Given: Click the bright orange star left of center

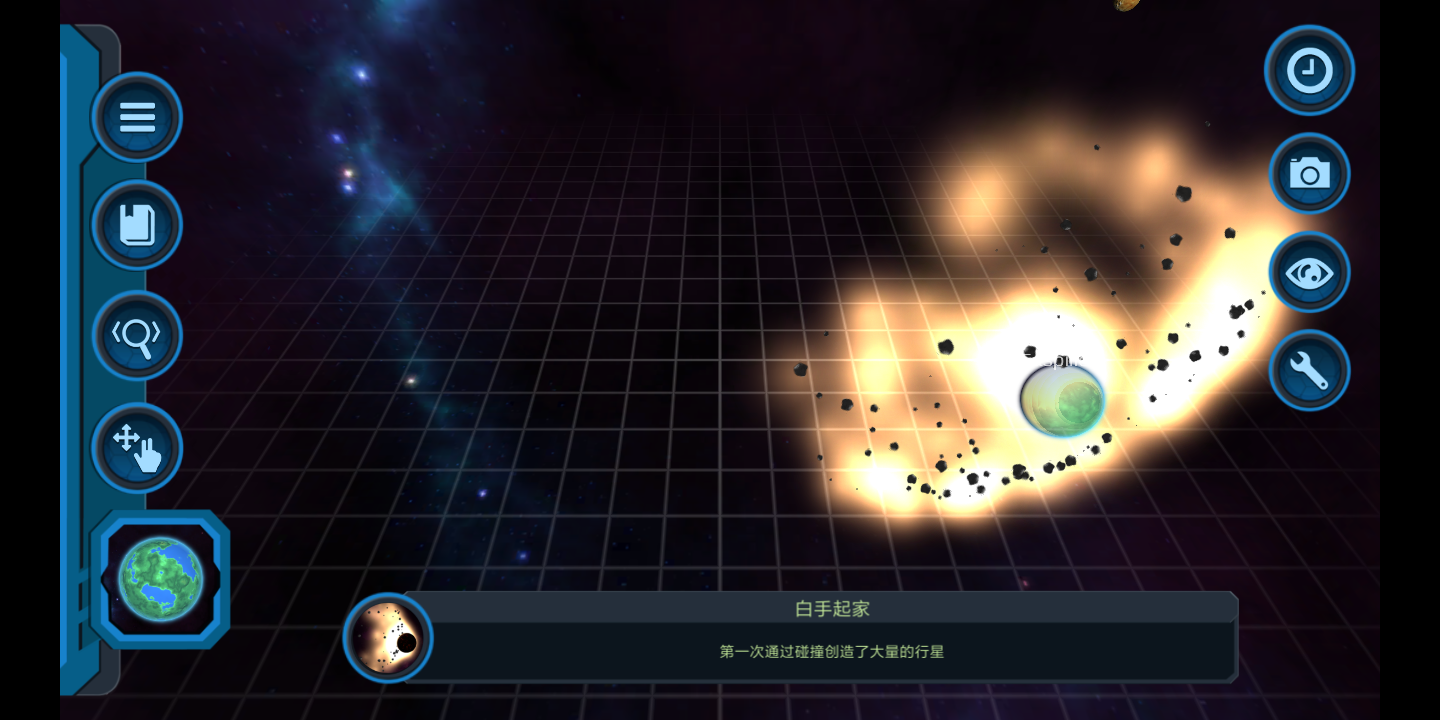Looking at the screenshot, I should click(x=412, y=381).
